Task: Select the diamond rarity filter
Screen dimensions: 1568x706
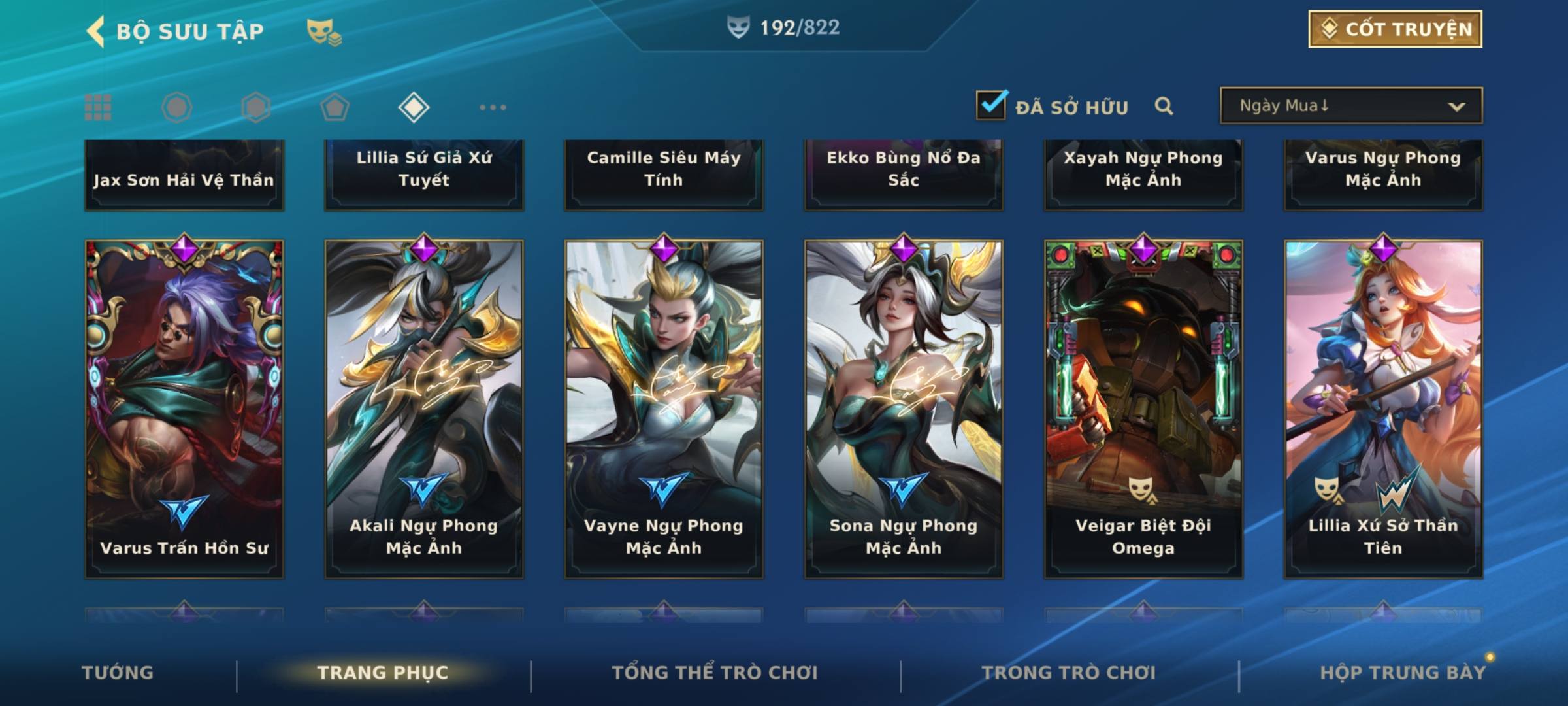Action: [x=414, y=107]
